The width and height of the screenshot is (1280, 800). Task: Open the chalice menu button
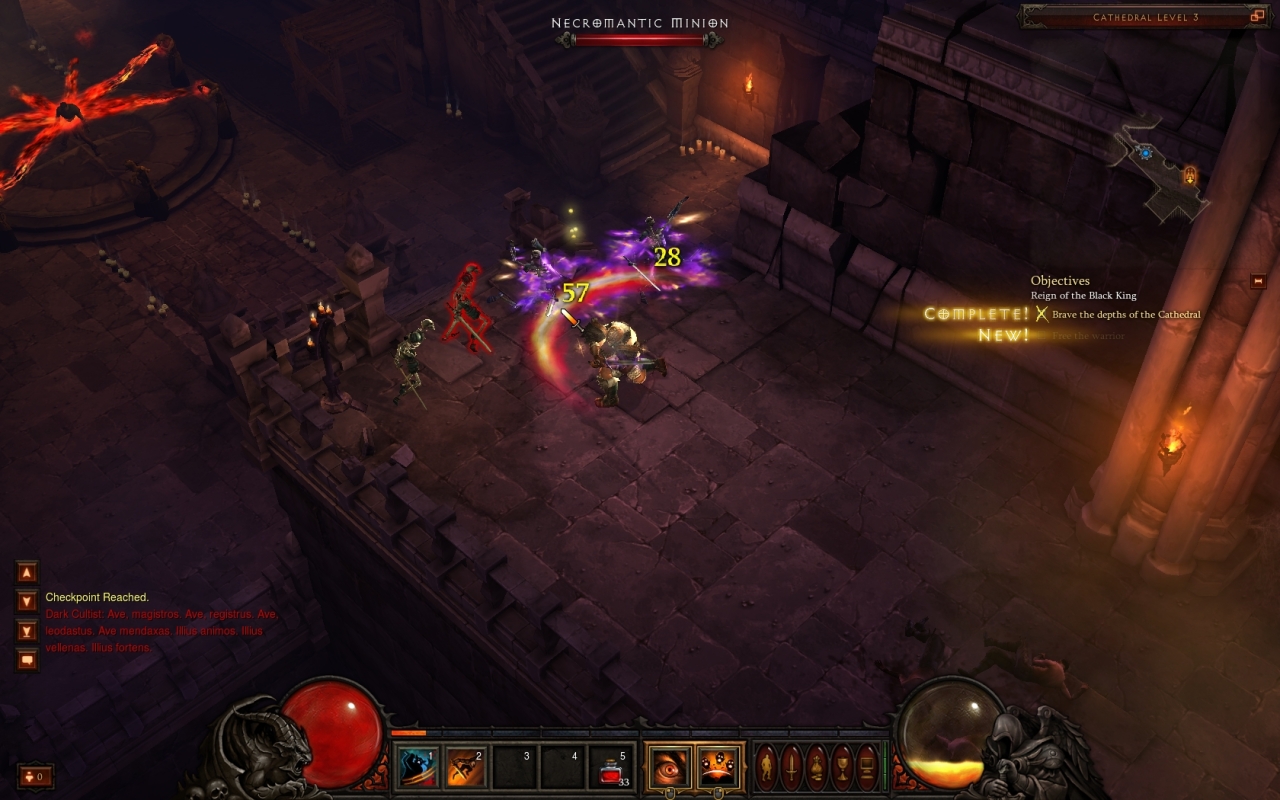point(842,768)
